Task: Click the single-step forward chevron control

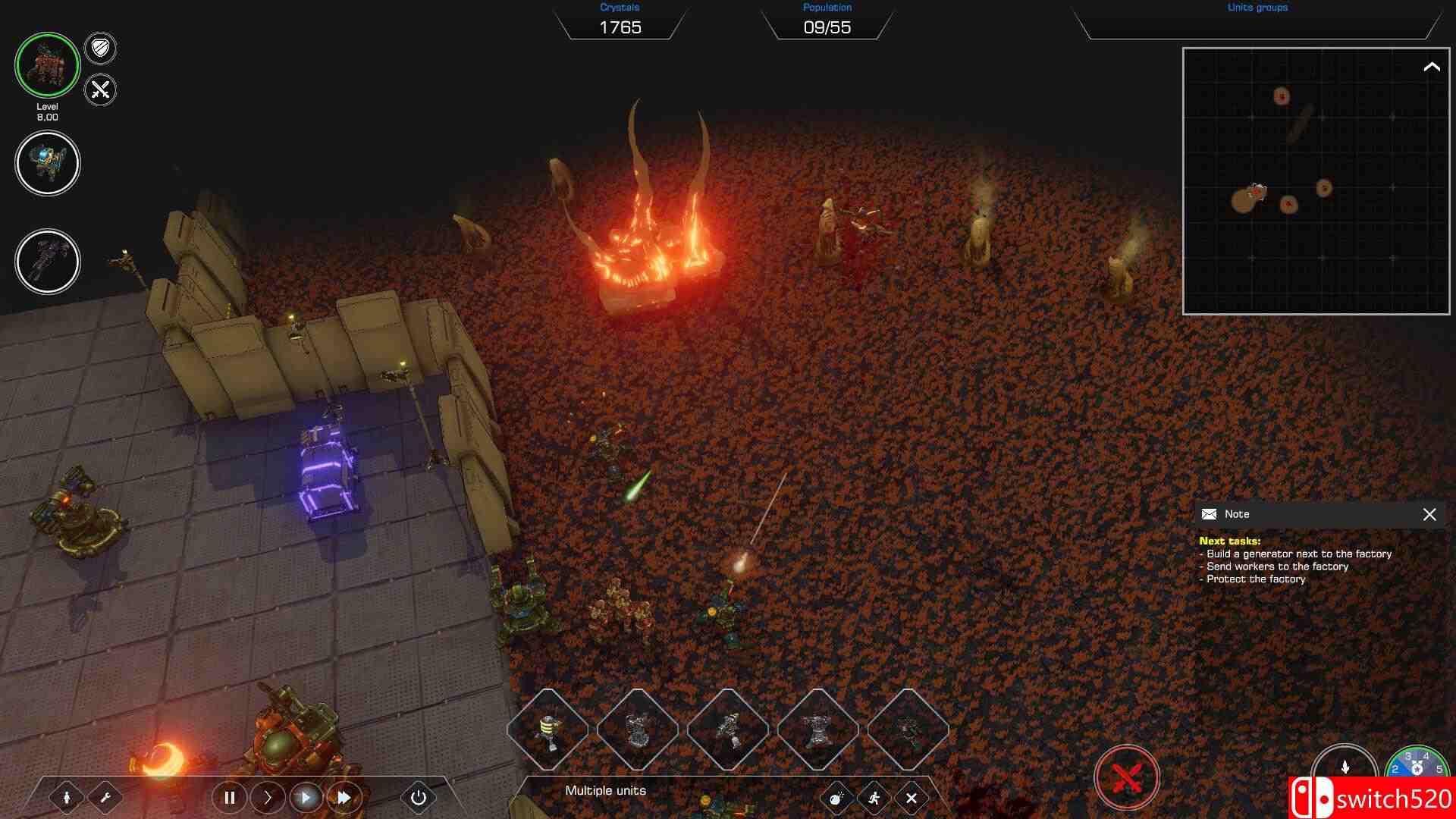Action: coord(267,798)
